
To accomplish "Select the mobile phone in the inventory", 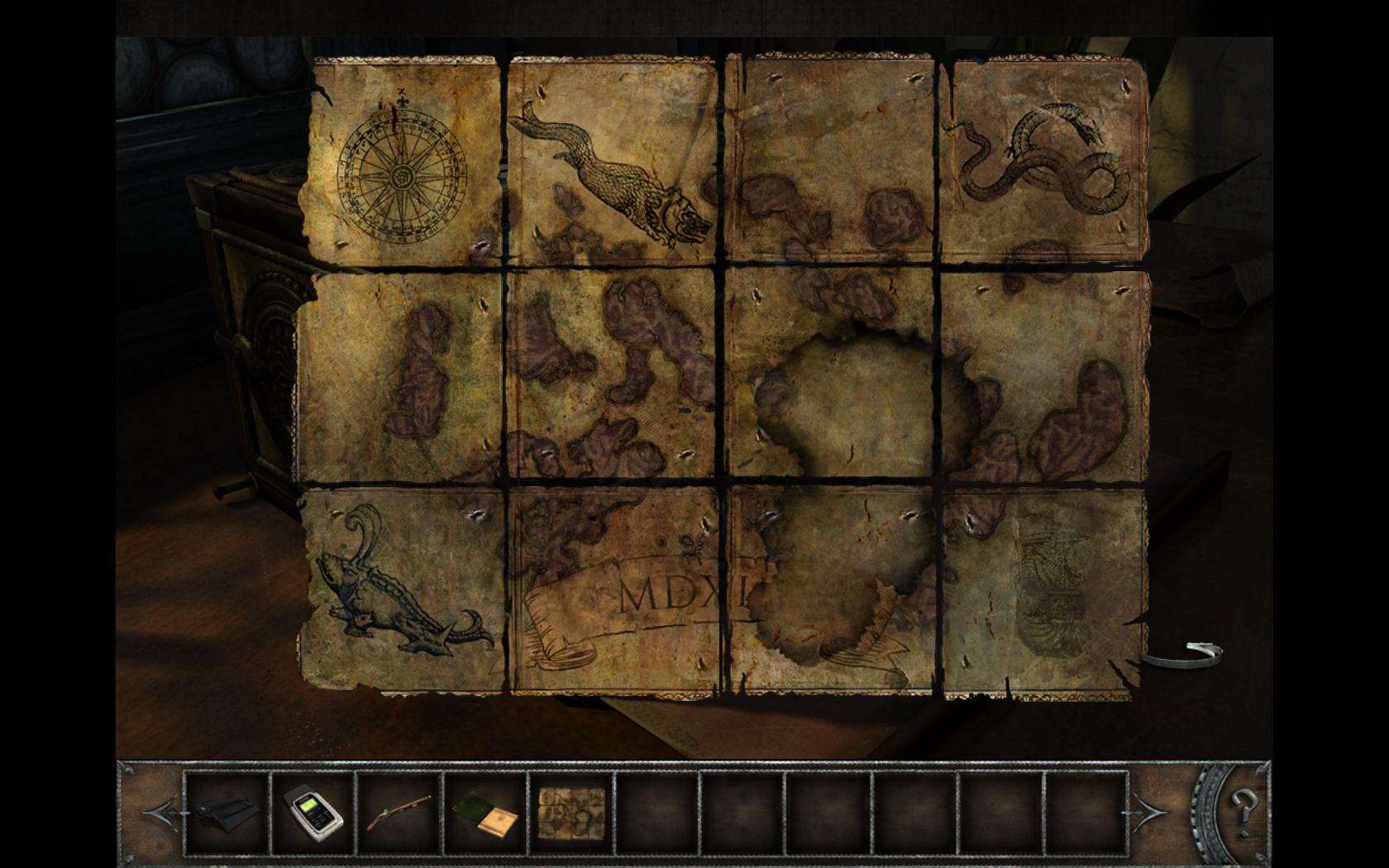I will tap(313, 812).
